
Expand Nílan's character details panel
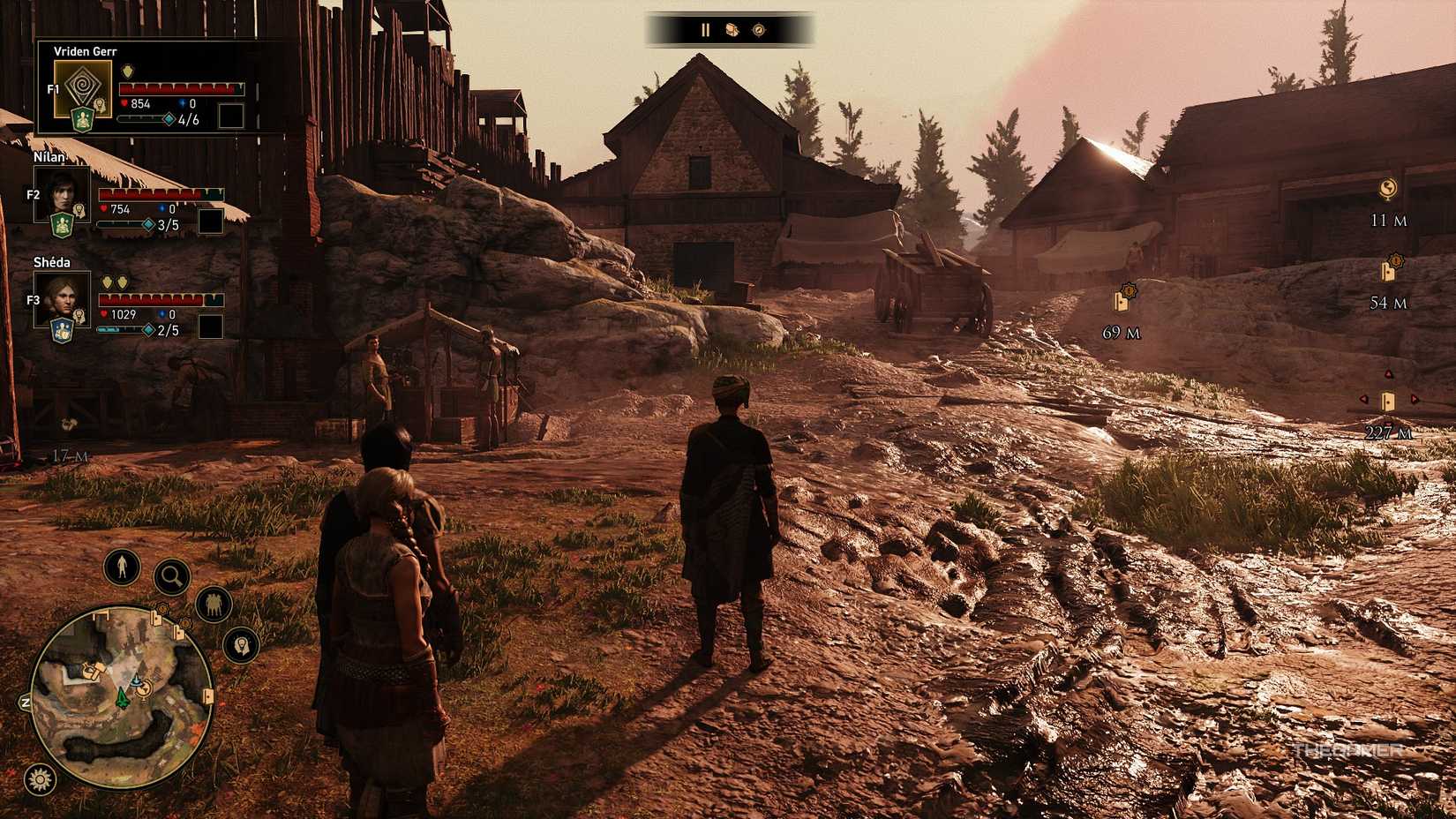tap(64, 194)
